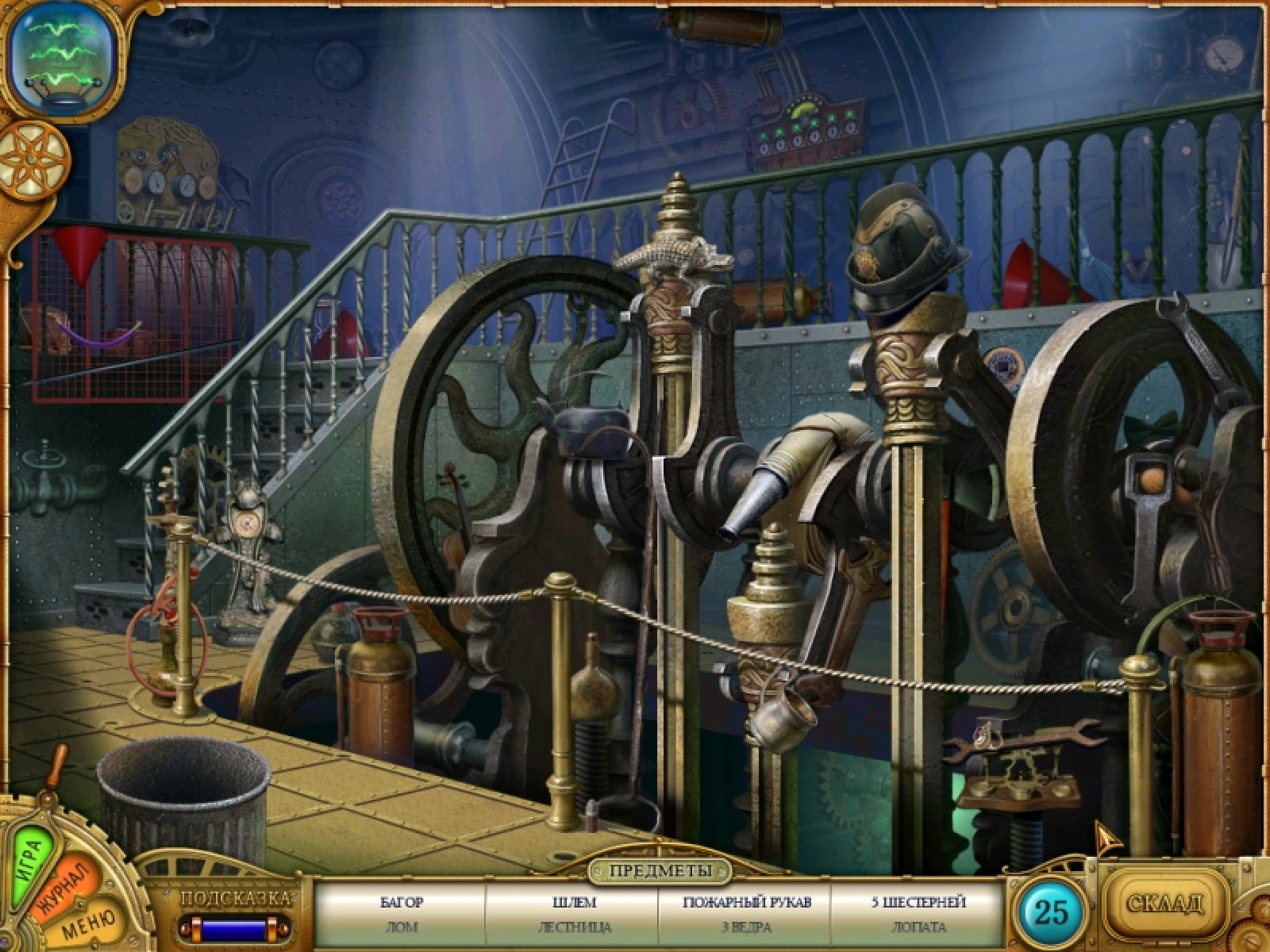Click the green lightning orb
The width and height of the screenshot is (1270, 952).
click(63, 52)
